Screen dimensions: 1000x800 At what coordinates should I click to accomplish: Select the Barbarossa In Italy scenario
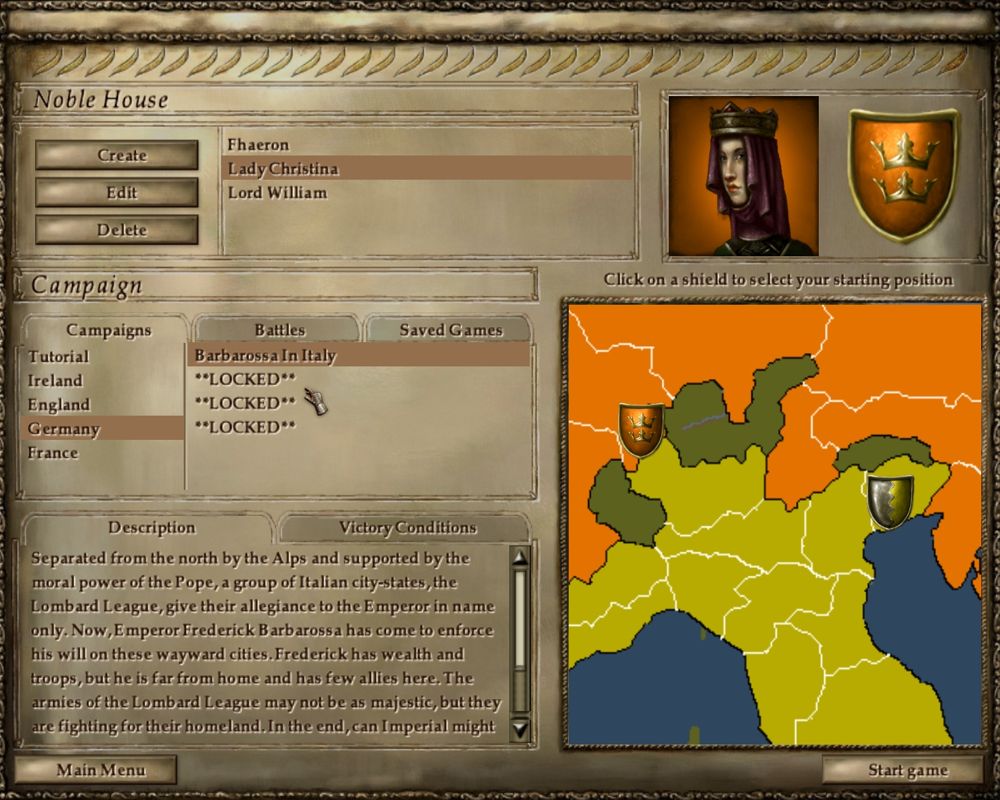point(265,355)
